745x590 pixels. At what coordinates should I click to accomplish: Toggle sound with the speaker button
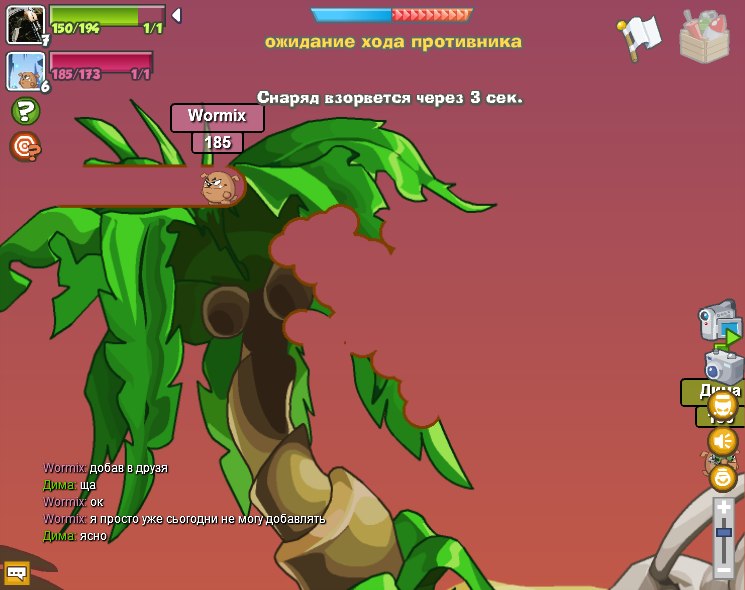coord(722,441)
